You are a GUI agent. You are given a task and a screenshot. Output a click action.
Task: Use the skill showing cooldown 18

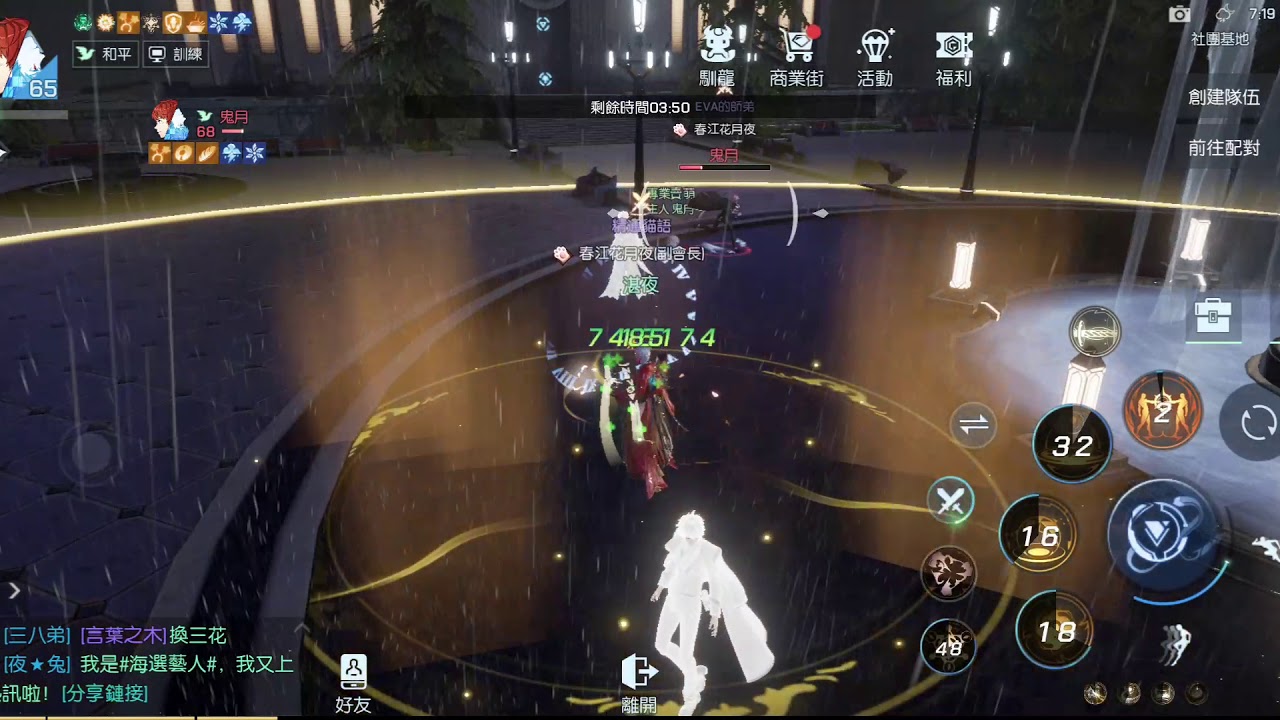[1056, 630]
